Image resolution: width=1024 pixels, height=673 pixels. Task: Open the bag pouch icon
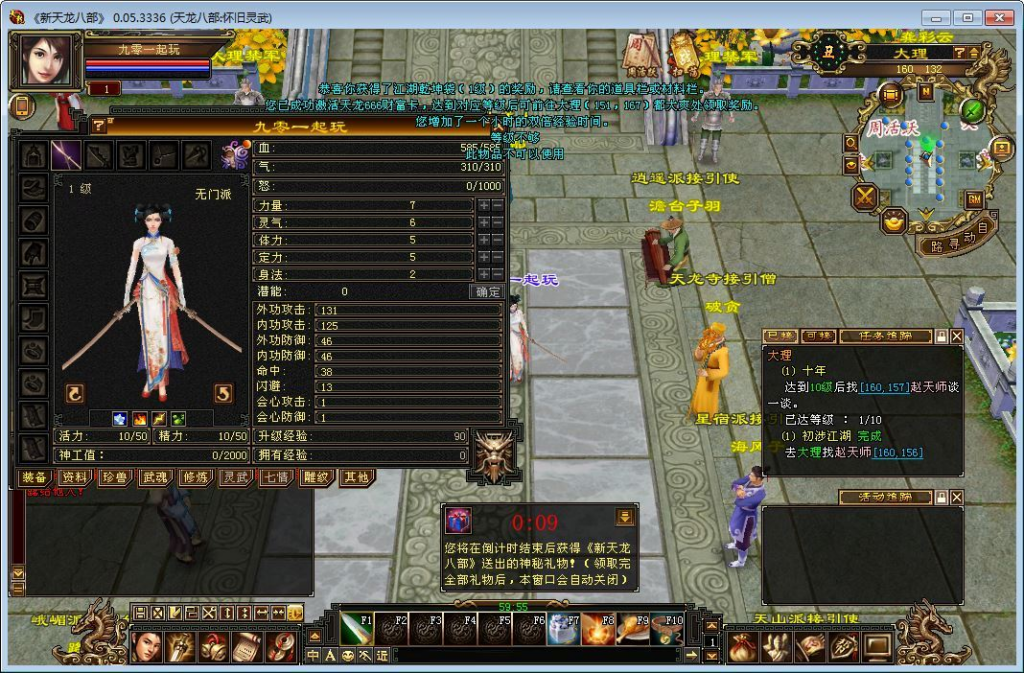click(741, 647)
